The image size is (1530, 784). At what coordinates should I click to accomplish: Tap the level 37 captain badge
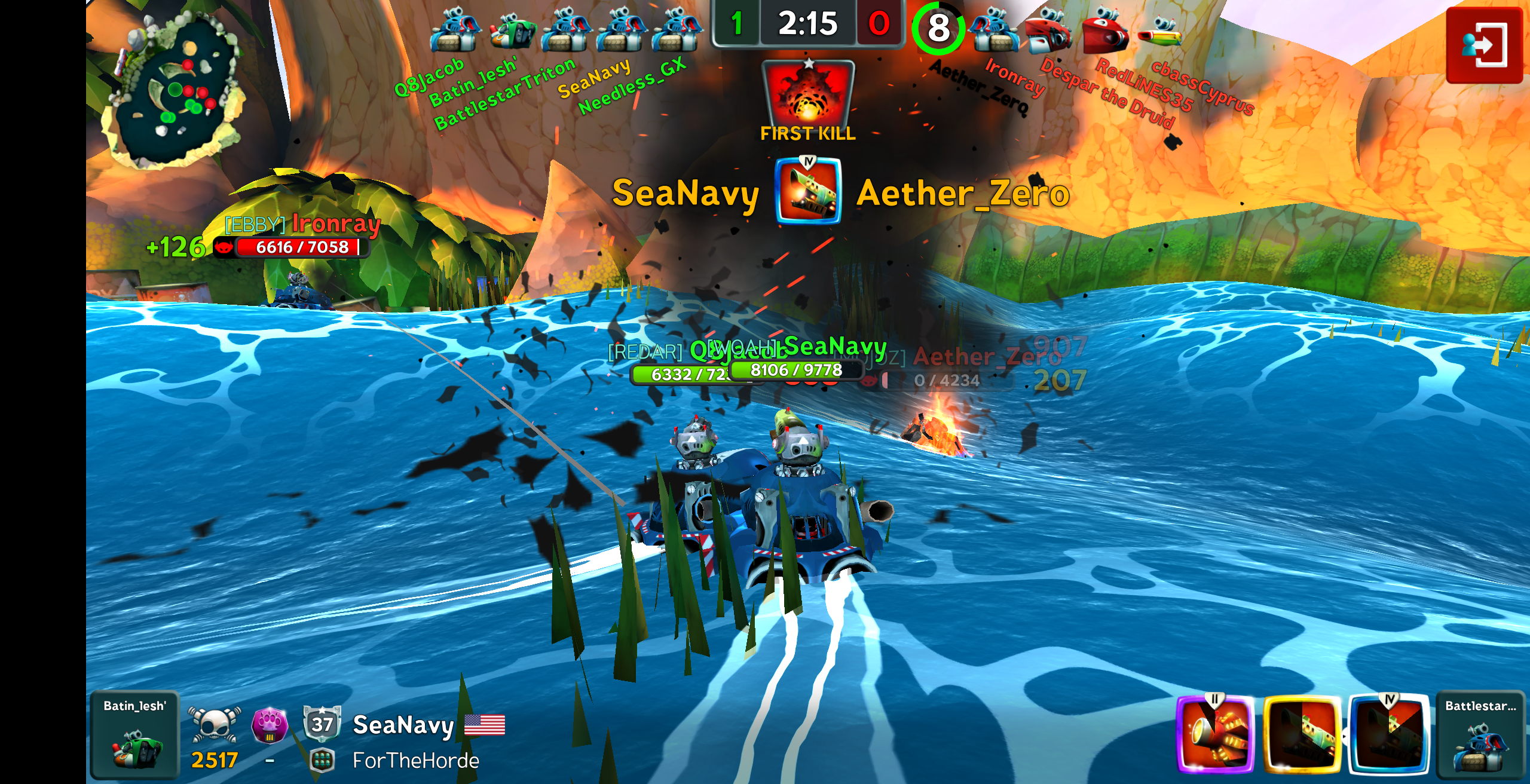(x=322, y=724)
